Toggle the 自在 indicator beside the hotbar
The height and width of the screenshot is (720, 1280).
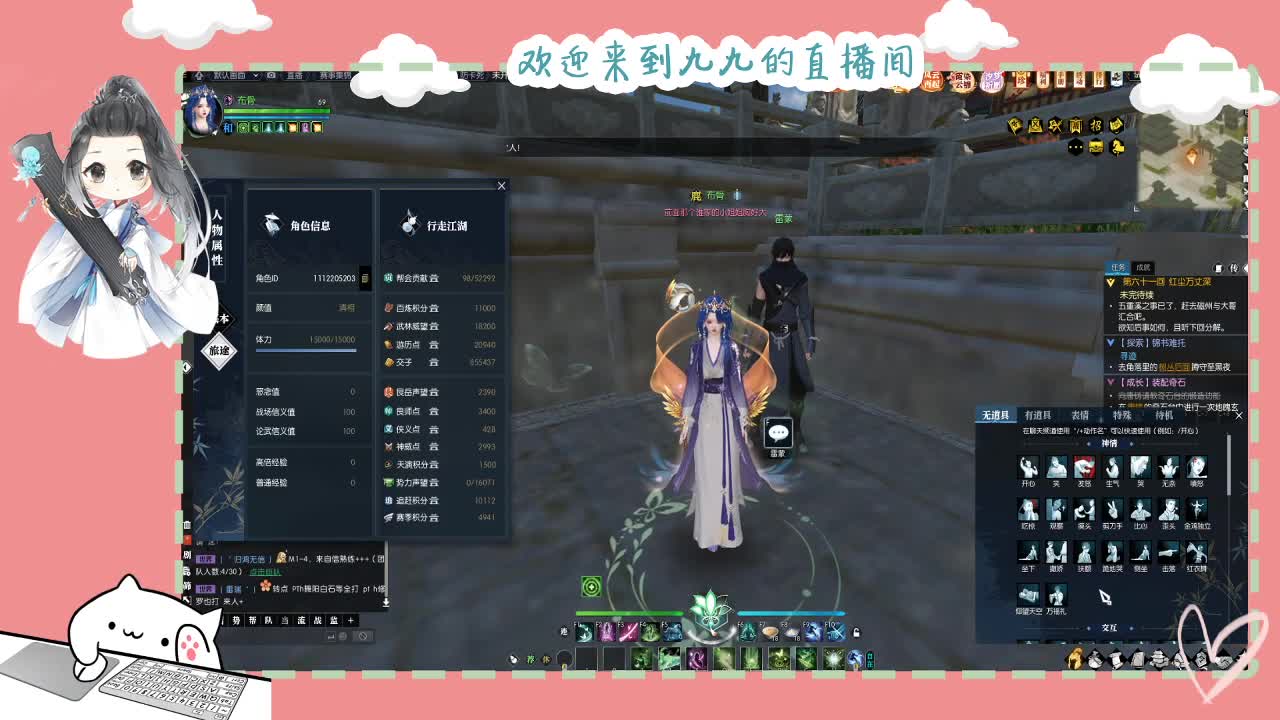coord(869,662)
